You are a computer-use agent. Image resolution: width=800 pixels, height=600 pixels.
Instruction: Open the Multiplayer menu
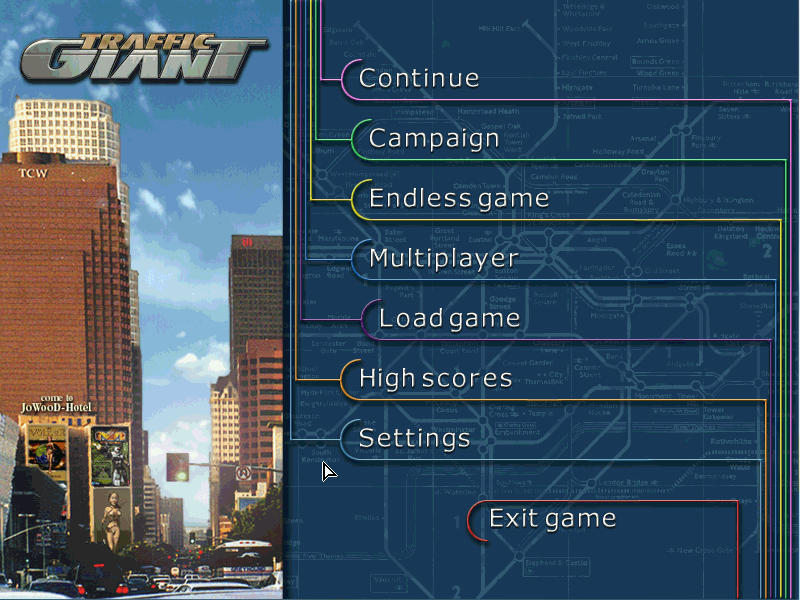(x=443, y=258)
